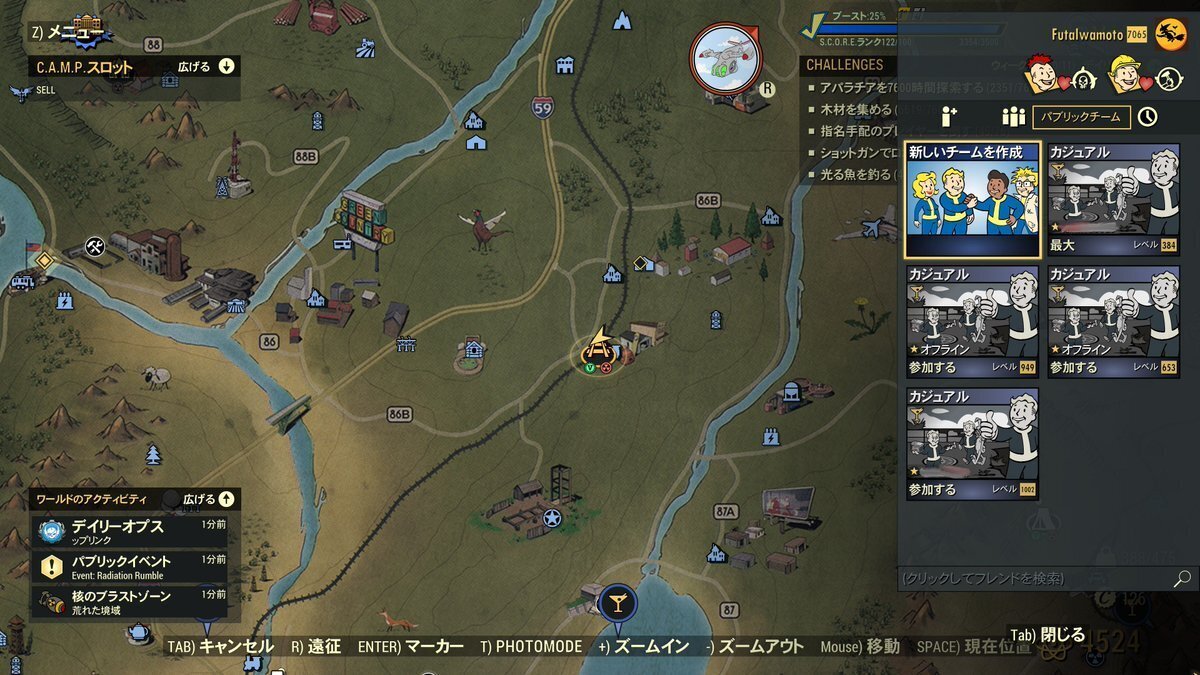Select the cocktail glass map marker
This screenshot has height=675, width=1200.
[618, 603]
